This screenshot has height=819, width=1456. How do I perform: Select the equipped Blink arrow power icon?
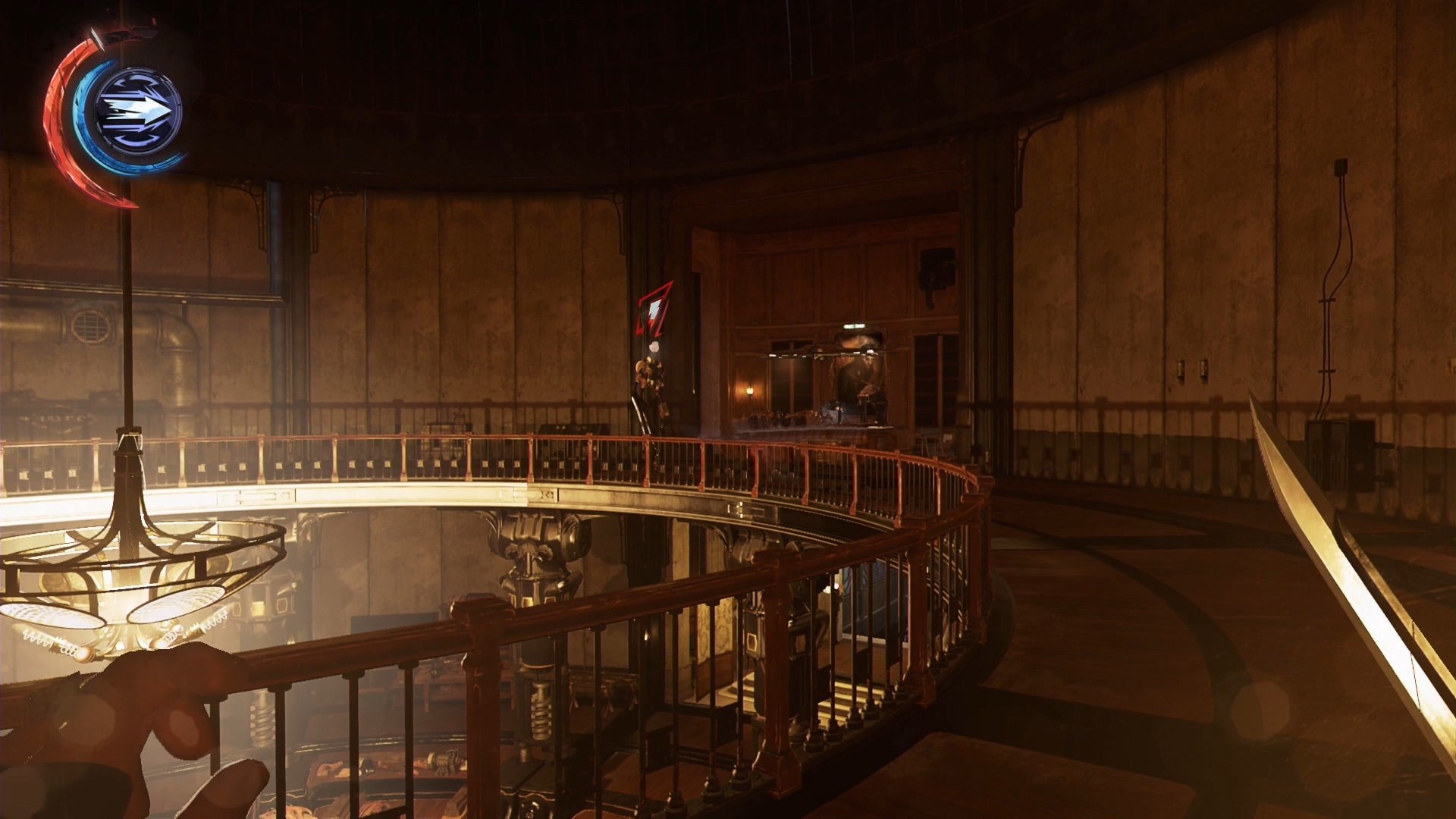(138, 111)
